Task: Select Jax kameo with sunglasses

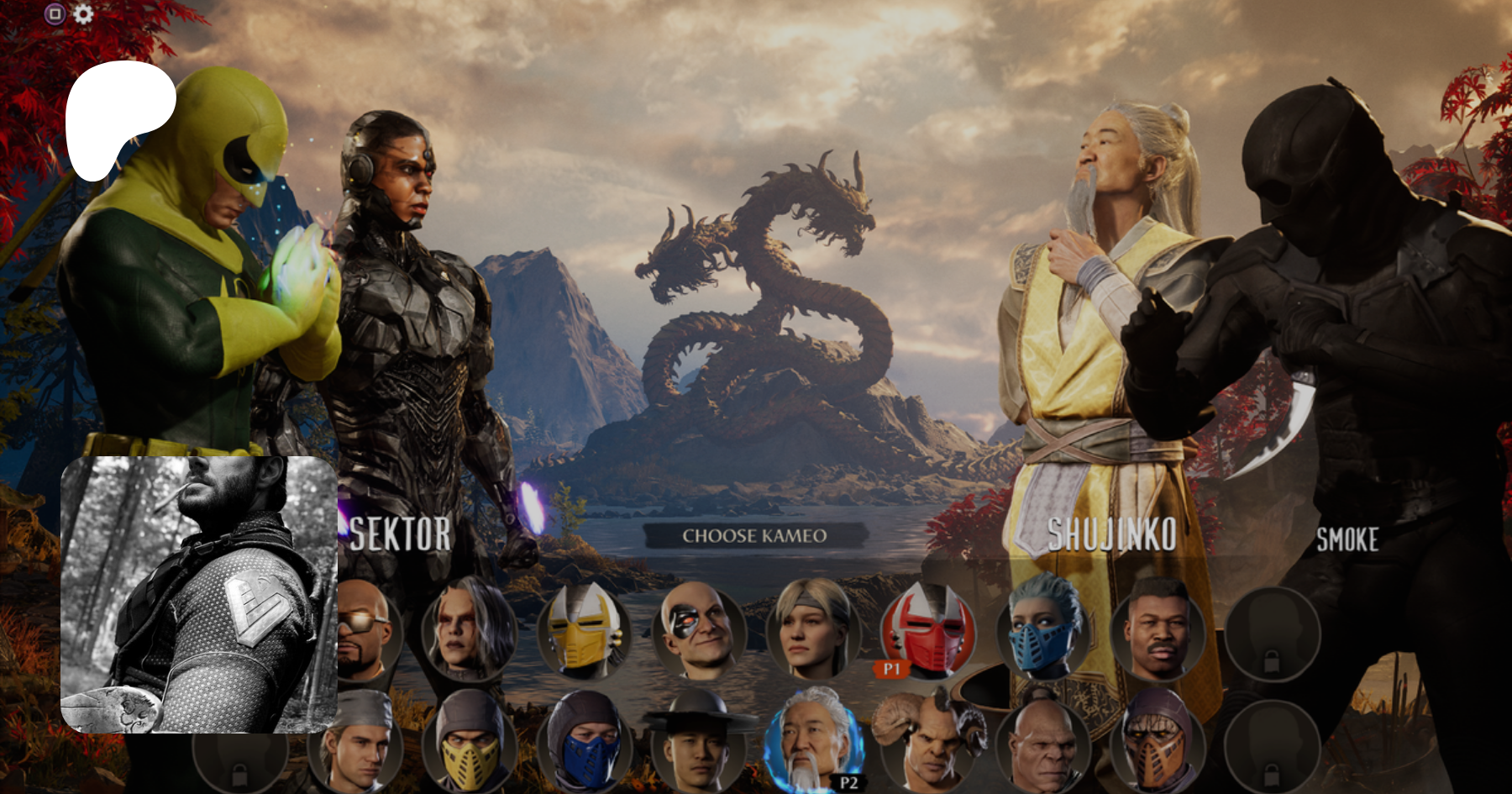Action: [x=367, y=632]
